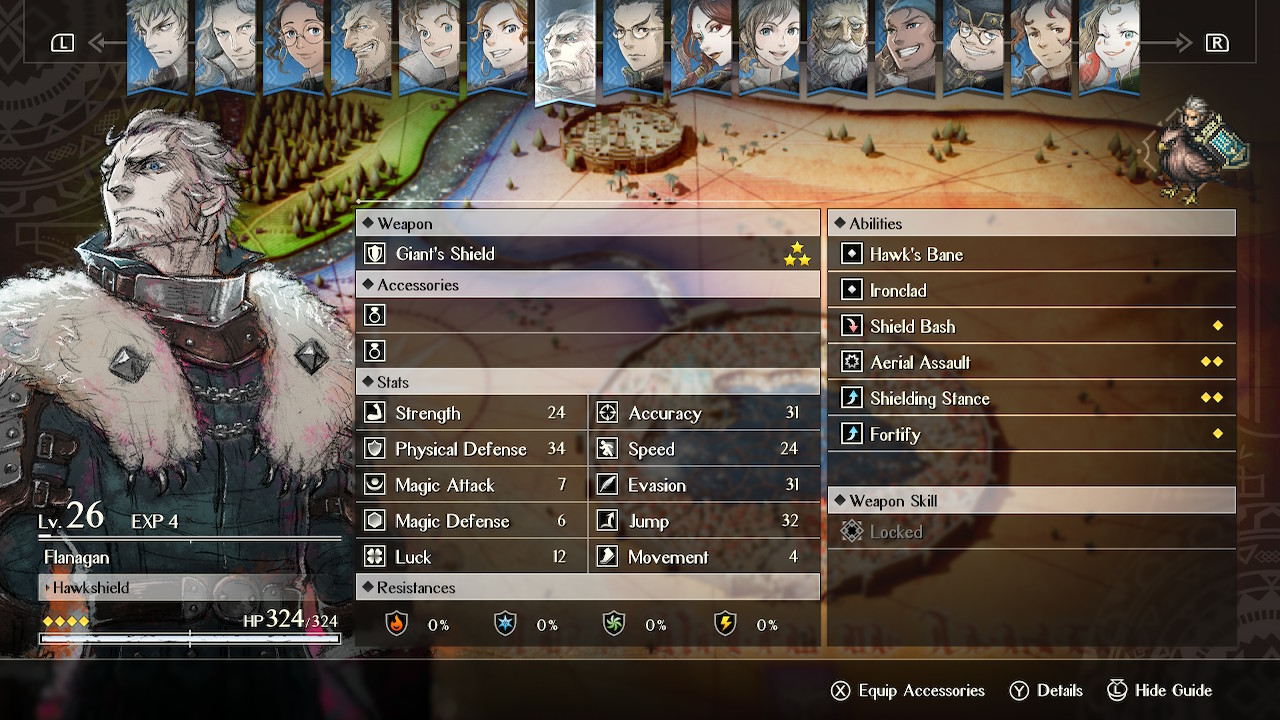The image size is (1280, 720).
Task: Select the Ironclad ability entry
Action: 1031,291
